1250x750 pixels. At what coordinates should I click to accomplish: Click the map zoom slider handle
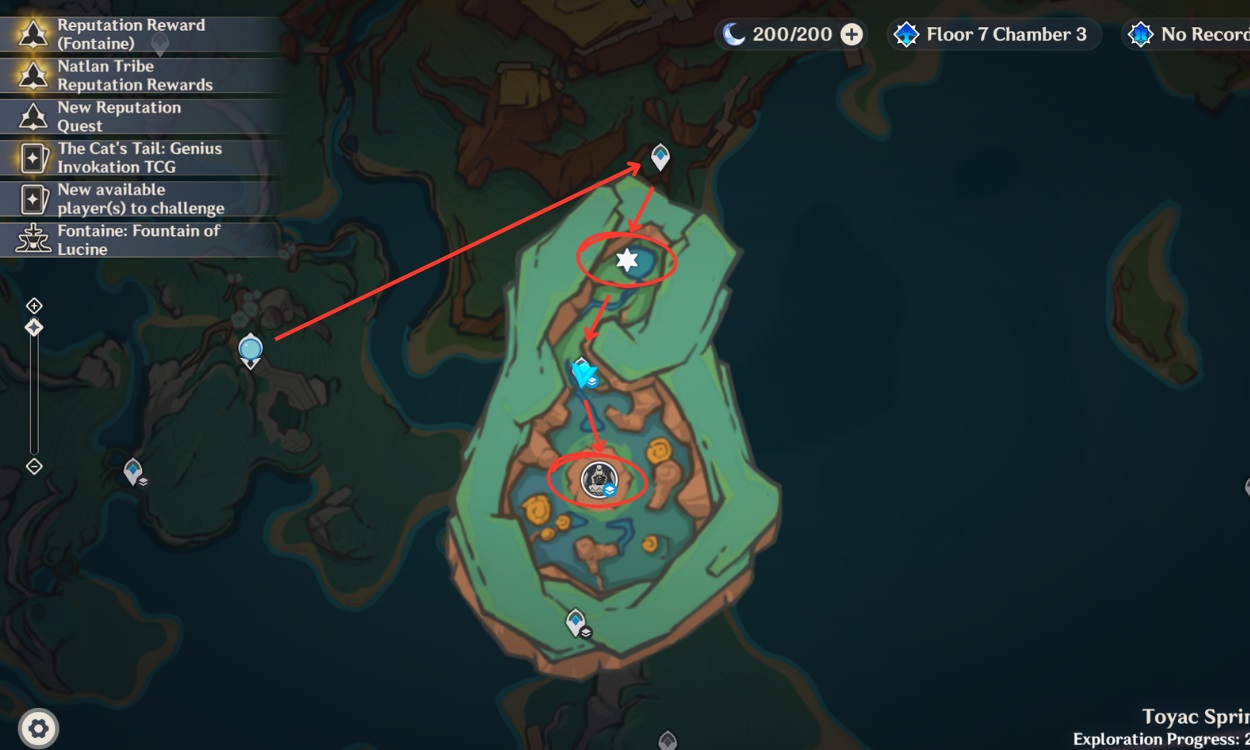pos(34,327)
